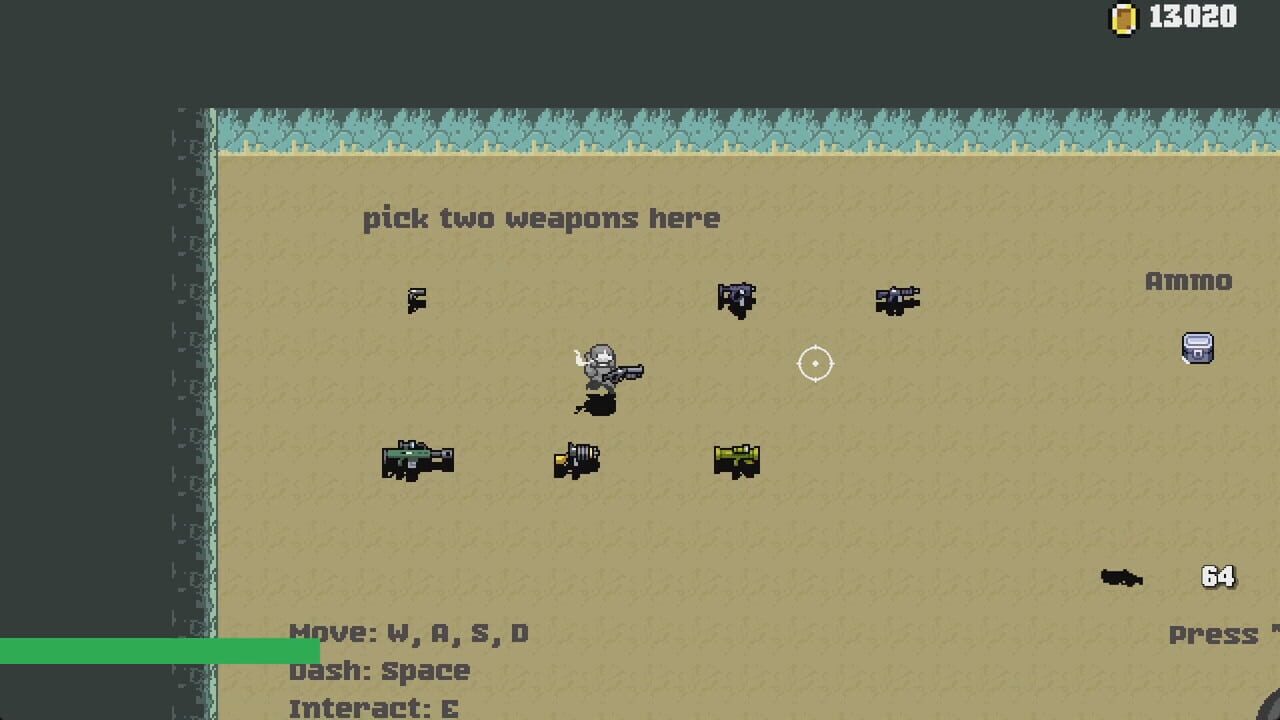Pick up the shotgun in the top row
Screen dimensions: 1280x720
click(737, 296)
